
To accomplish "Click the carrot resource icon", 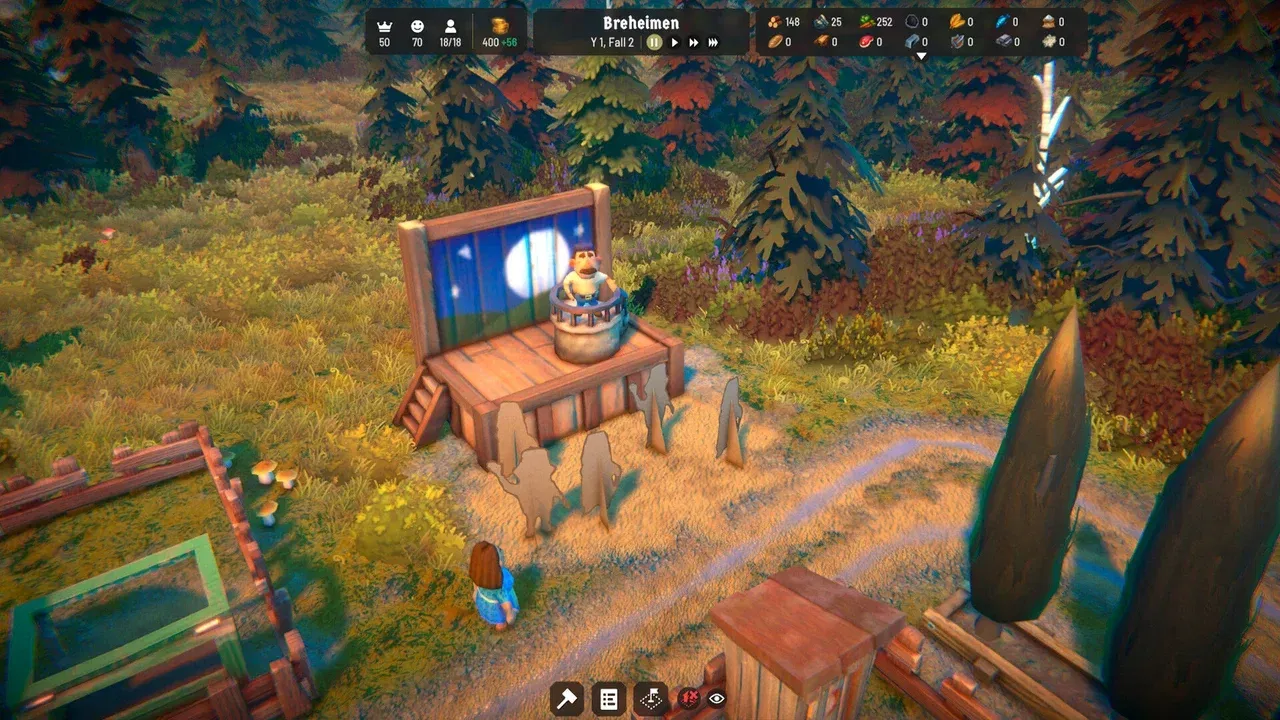I will tap(865, 21).
